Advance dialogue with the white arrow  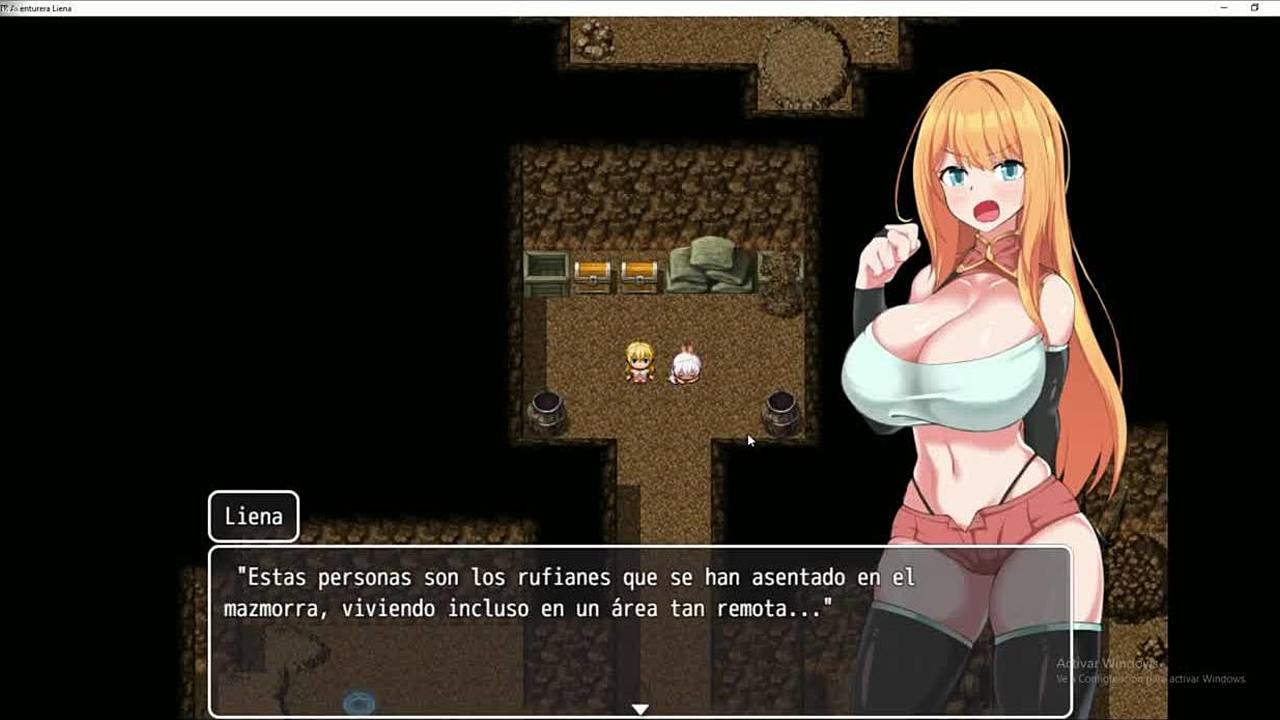point(640,709)
